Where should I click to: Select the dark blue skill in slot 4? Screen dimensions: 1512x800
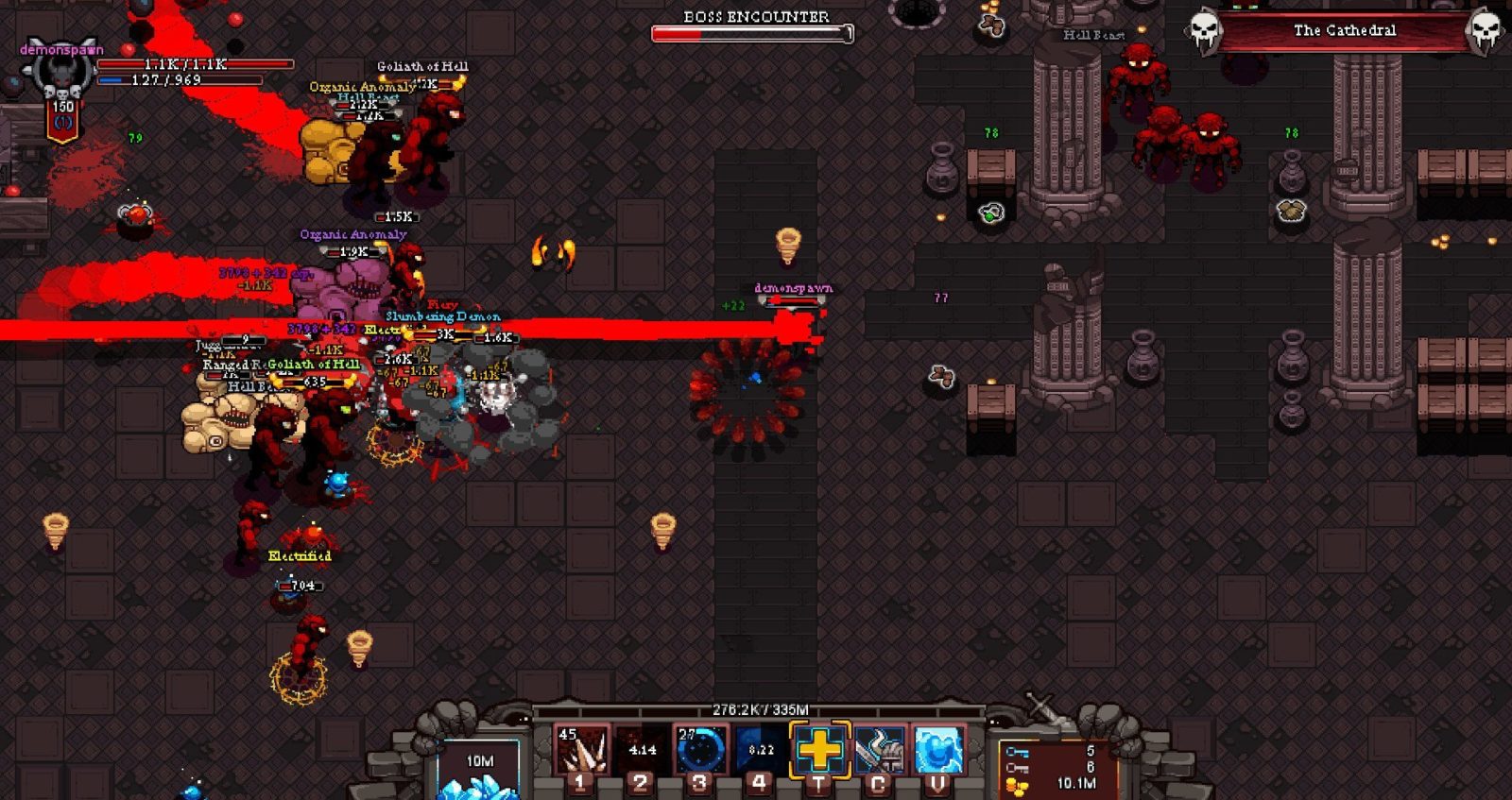(x=760, y=750)
